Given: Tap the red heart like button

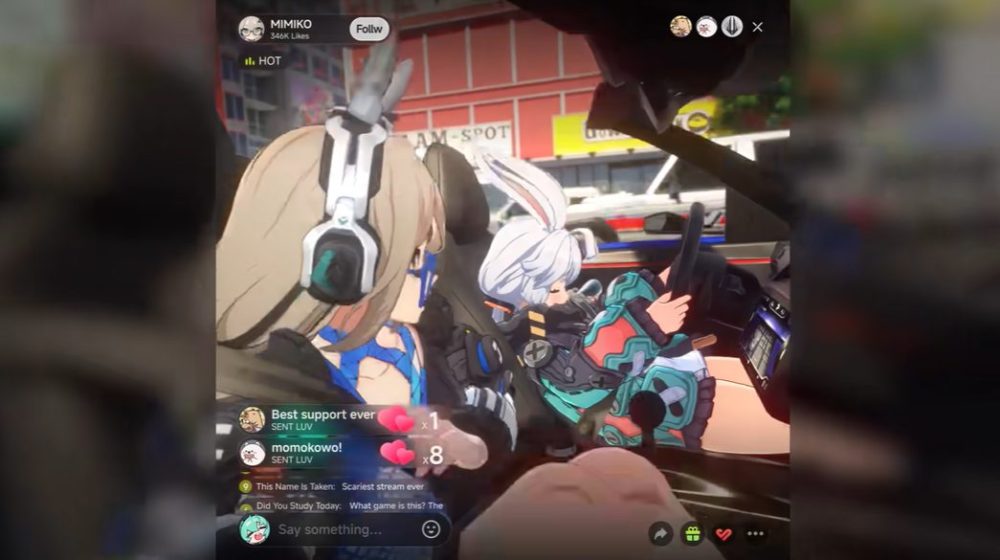Looking at the screenshot, I should click(724, 534).
